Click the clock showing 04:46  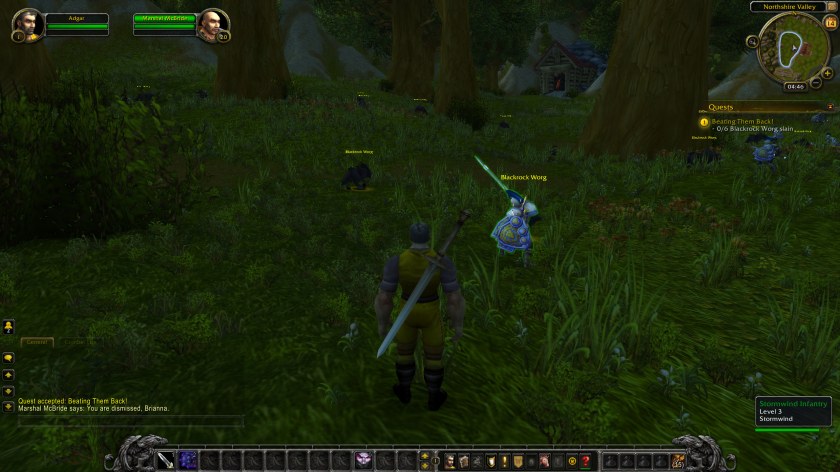[796, 87]
